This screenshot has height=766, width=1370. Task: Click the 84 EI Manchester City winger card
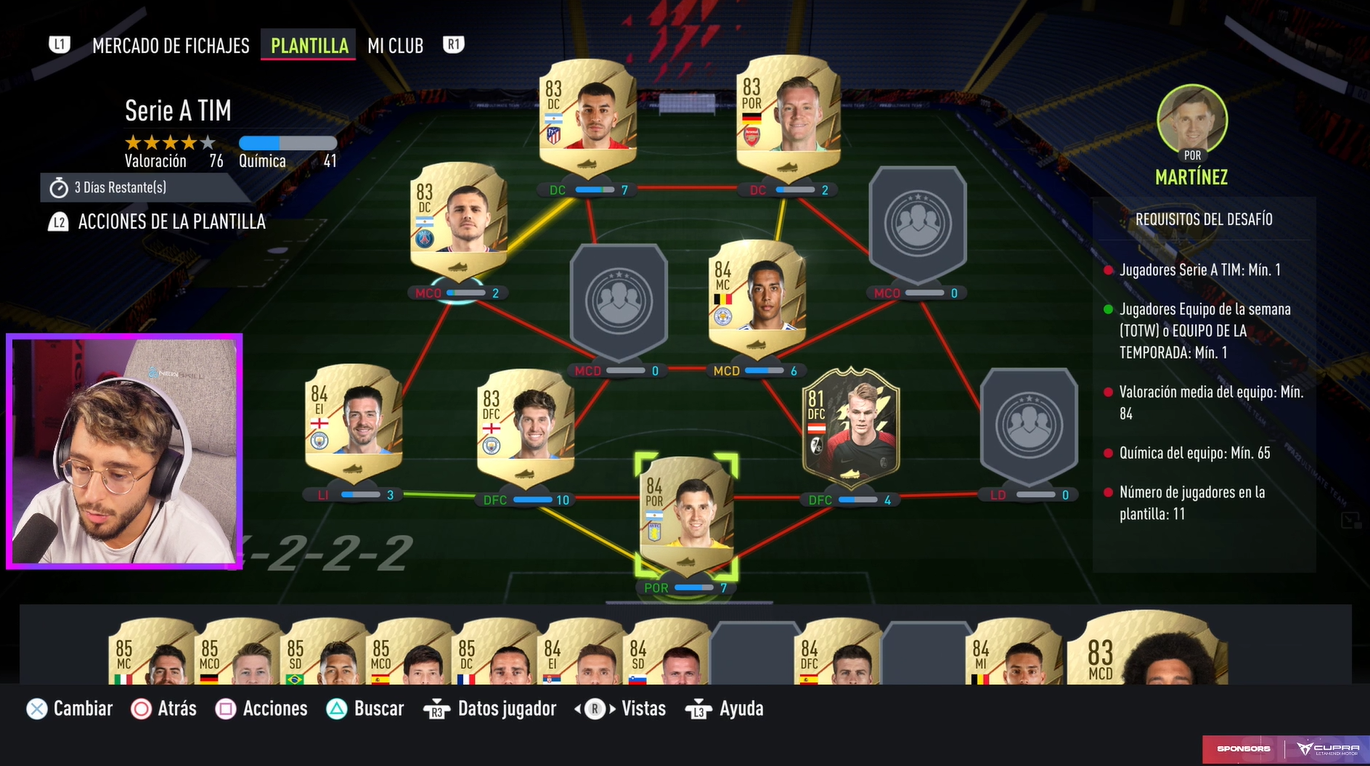coord(353,420)
